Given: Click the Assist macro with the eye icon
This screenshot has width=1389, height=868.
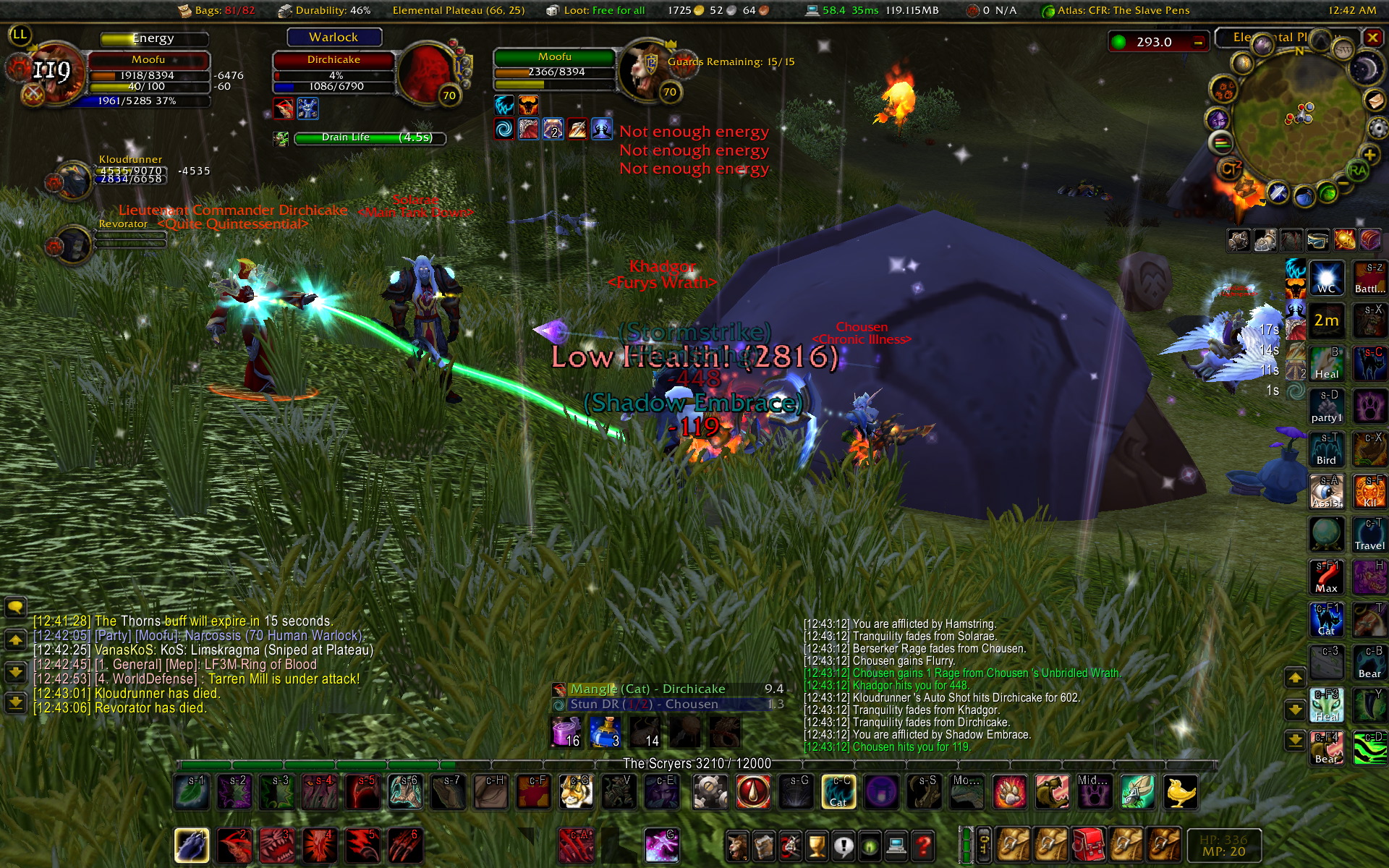Looking at the screenshot, I should point(1326,491).
